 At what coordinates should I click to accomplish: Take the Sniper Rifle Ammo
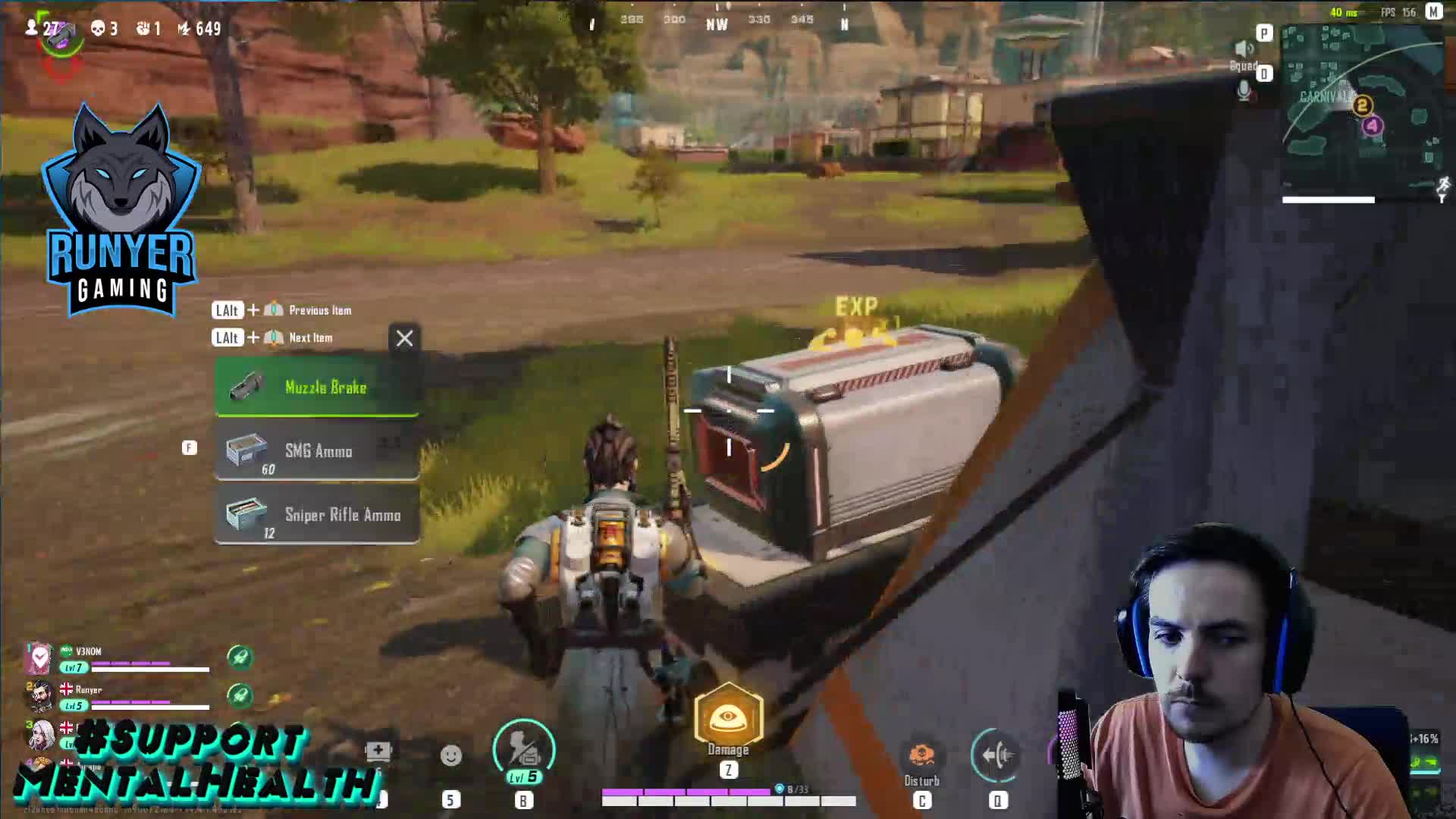click(317, 515)
